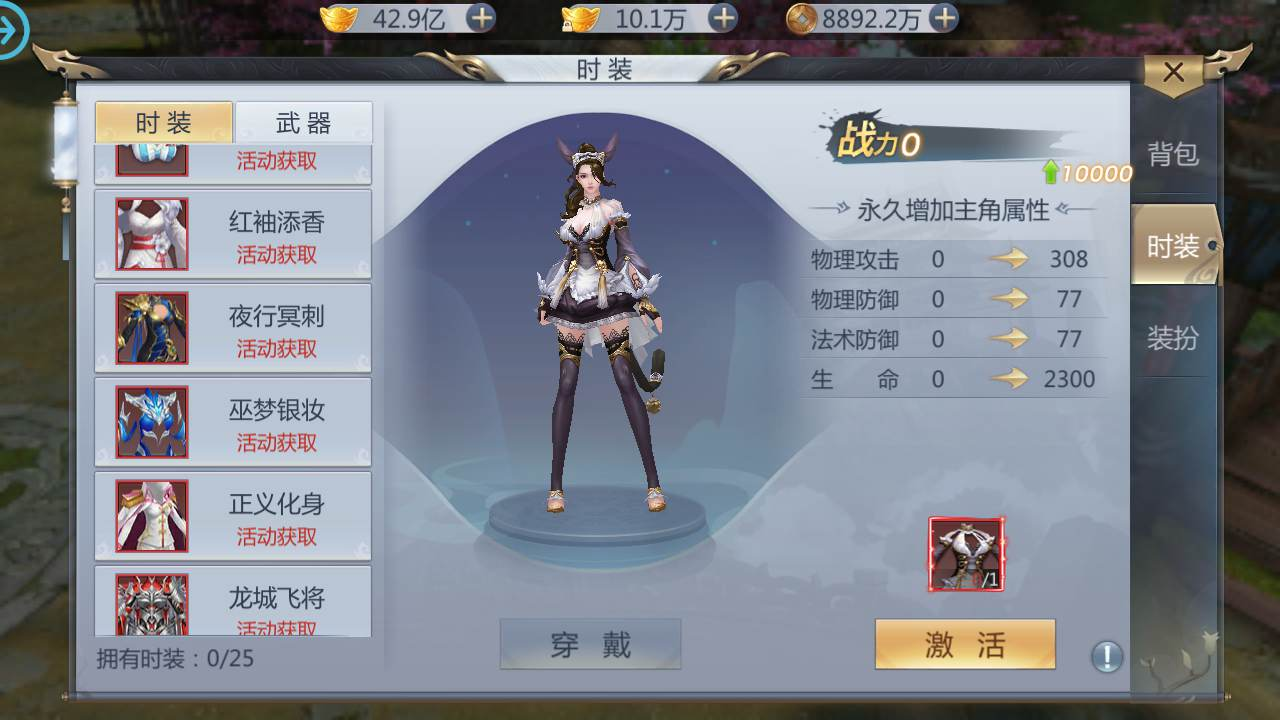Add gold ingots with the 42.9亿 plus
The width and height of the screenshot is (1280, 720).
[481, 17]
